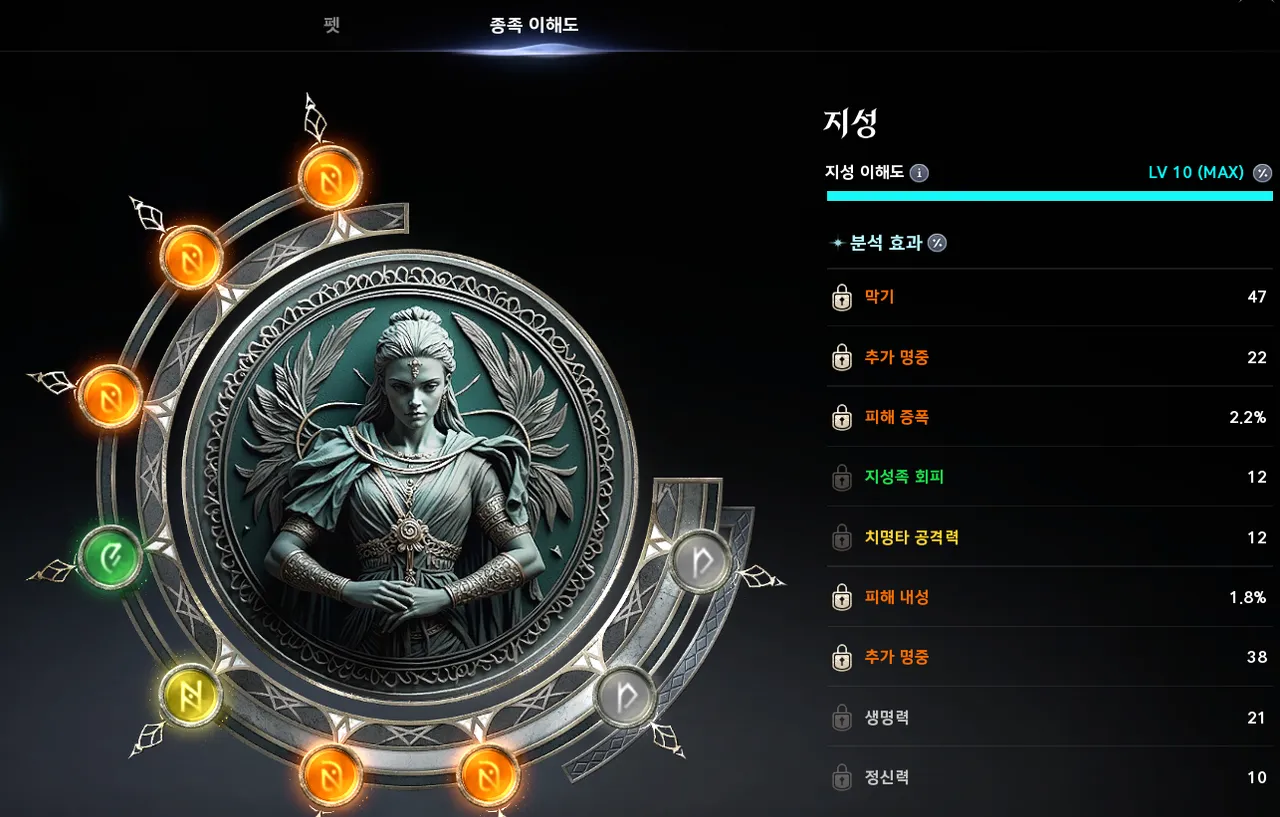Select the green rune node
1280x817 pixels.
click(110, 556)
